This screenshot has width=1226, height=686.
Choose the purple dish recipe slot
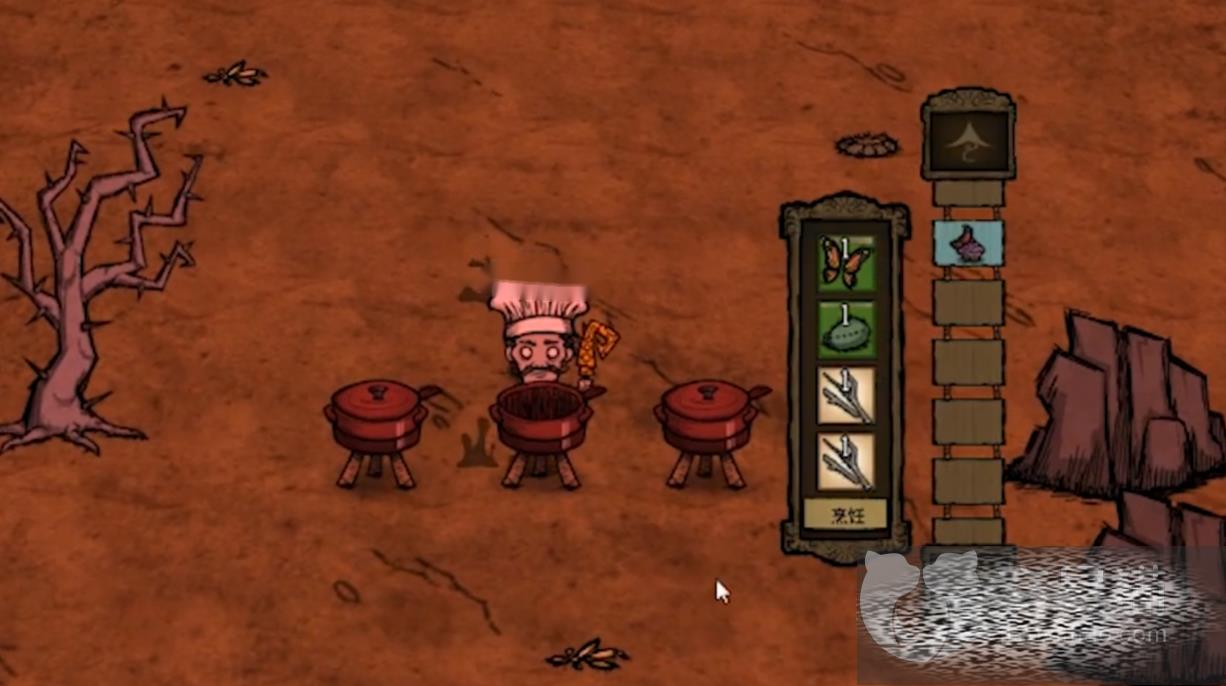point(968,243)
